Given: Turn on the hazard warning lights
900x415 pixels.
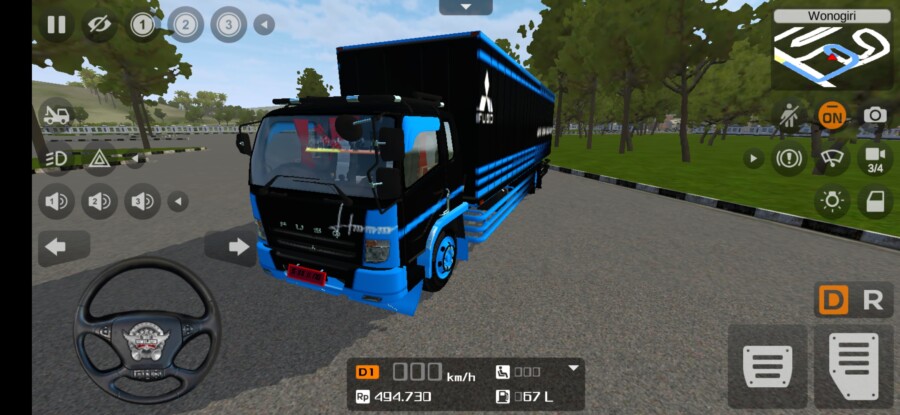Looking at the screenshot, I should (99, 158).
